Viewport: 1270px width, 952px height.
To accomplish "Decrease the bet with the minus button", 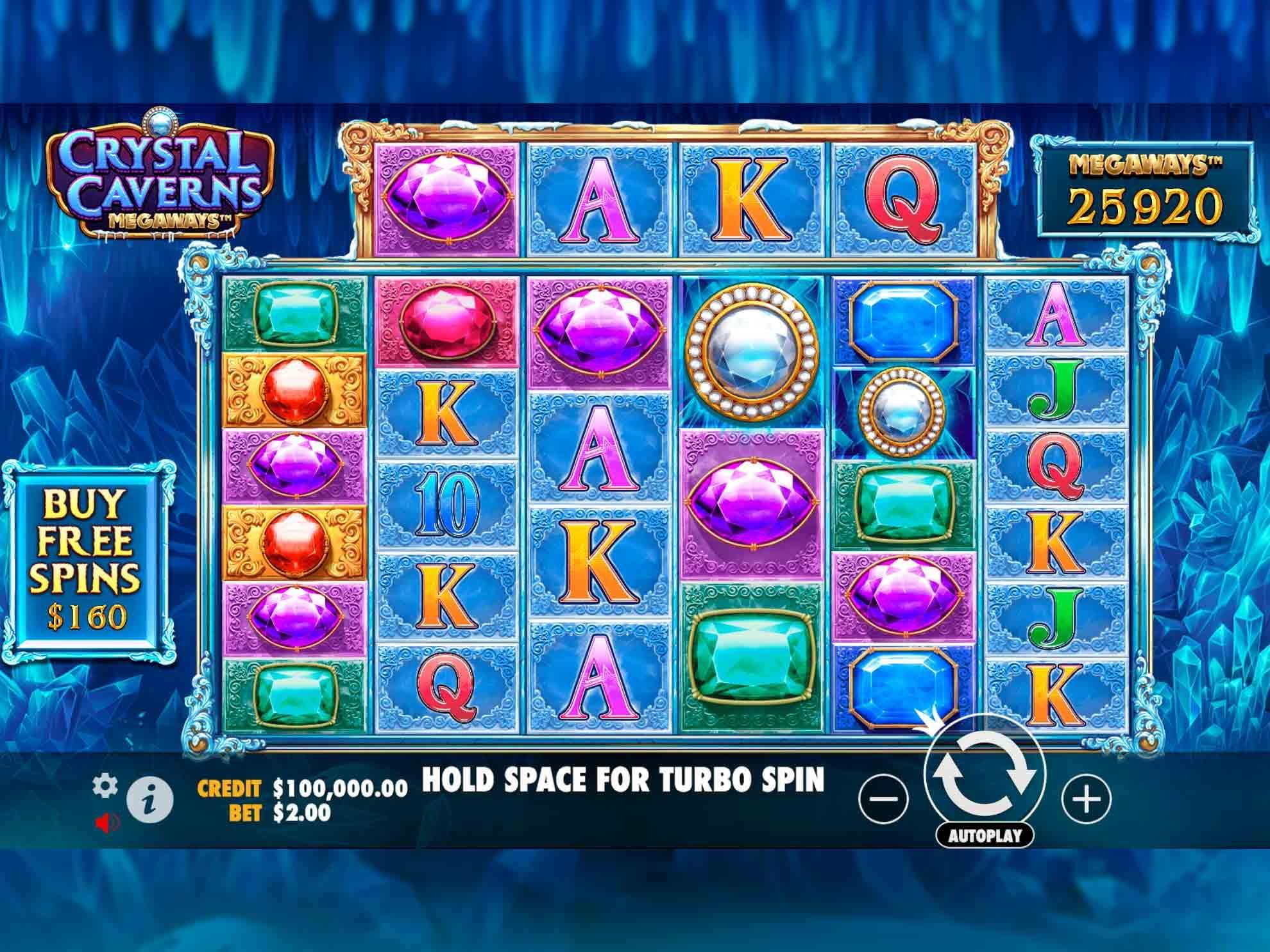I will coord(883,799).
